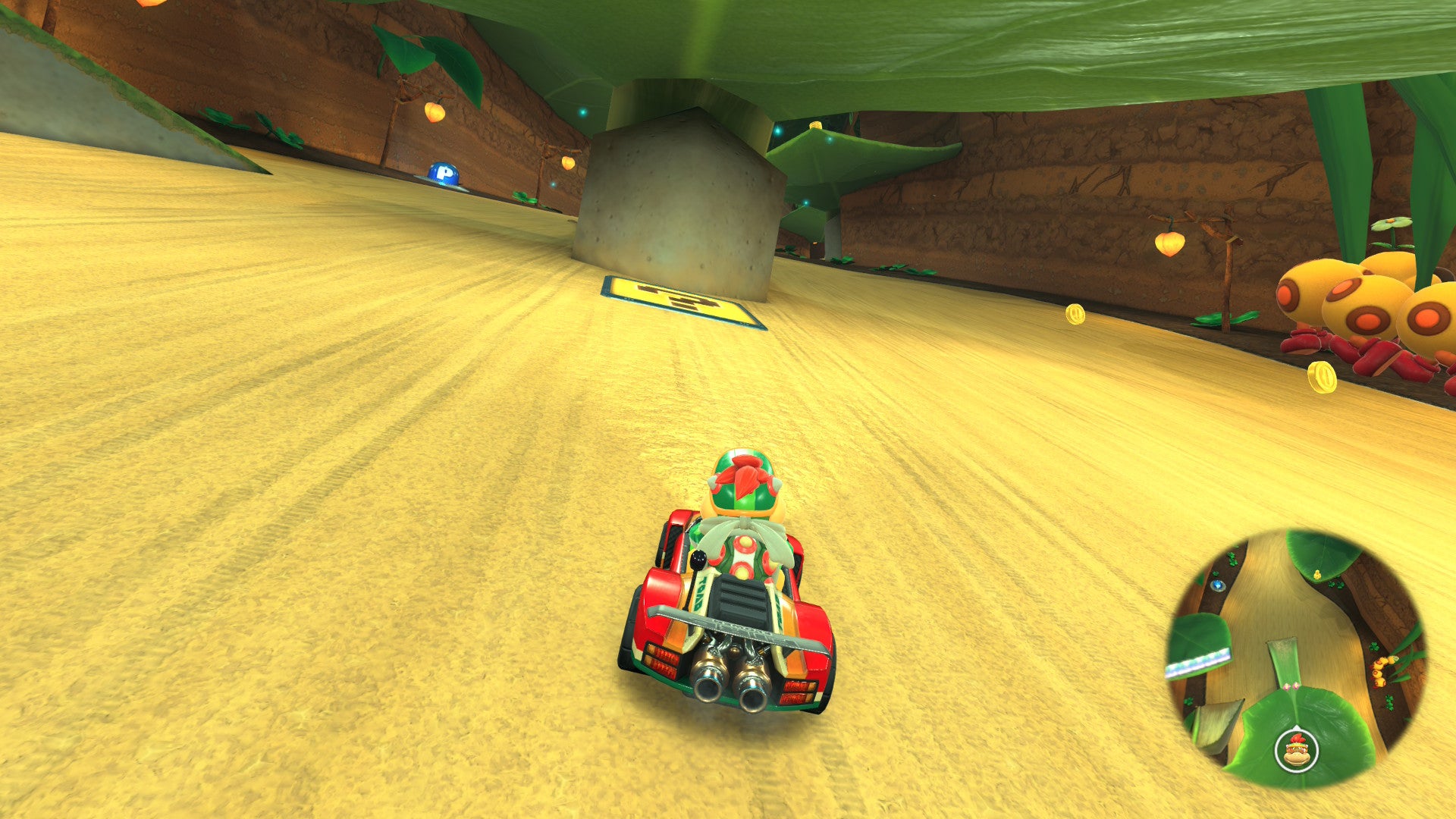This screenshot has height=819, width=1456.
Task: Click the coin marker on the minimap leaf
Action: coord(1316,573)
